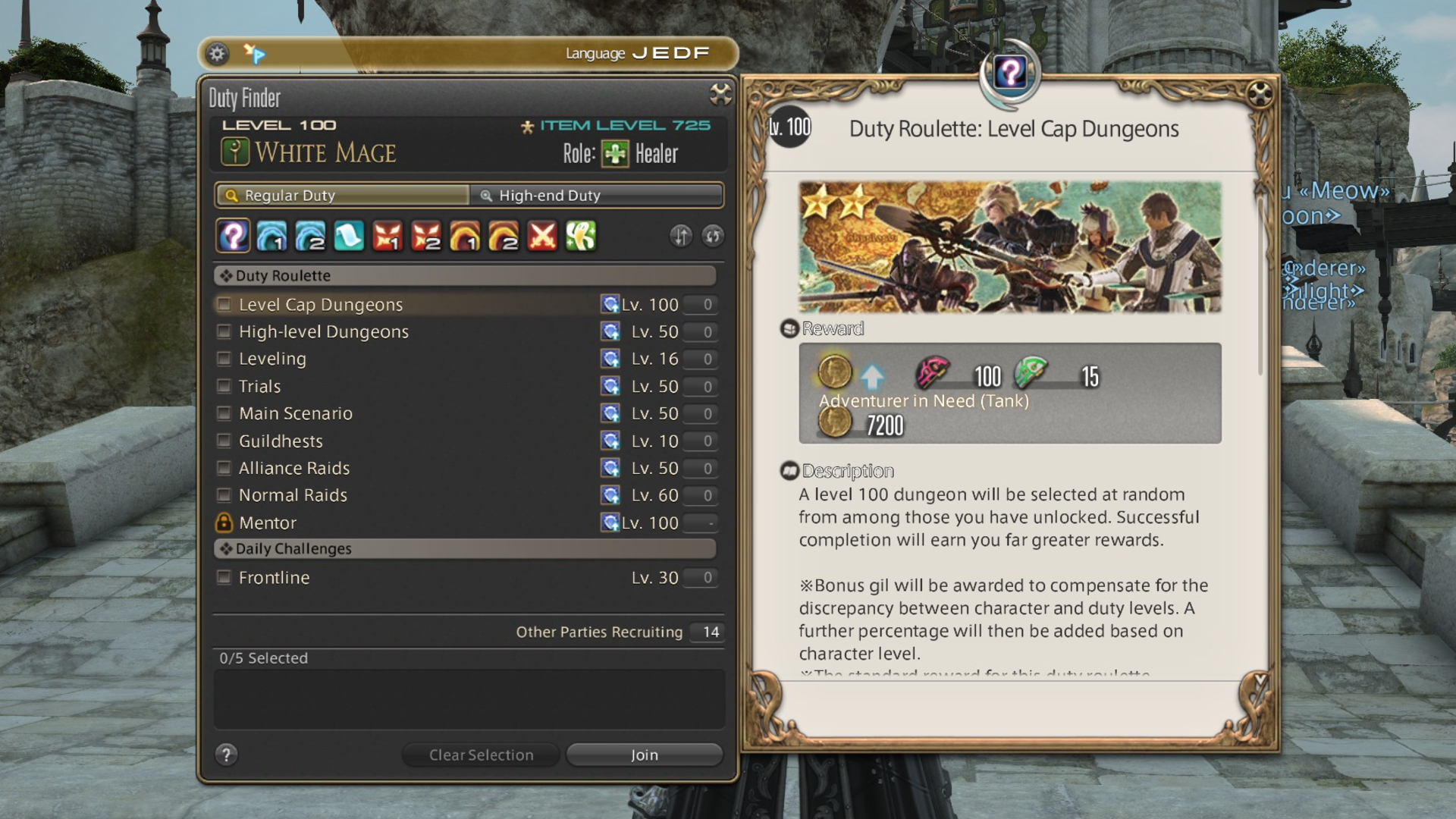The width and height of the screenshot is (1456, 819).
Task: Click the Join button
Action: coord(645,755)
